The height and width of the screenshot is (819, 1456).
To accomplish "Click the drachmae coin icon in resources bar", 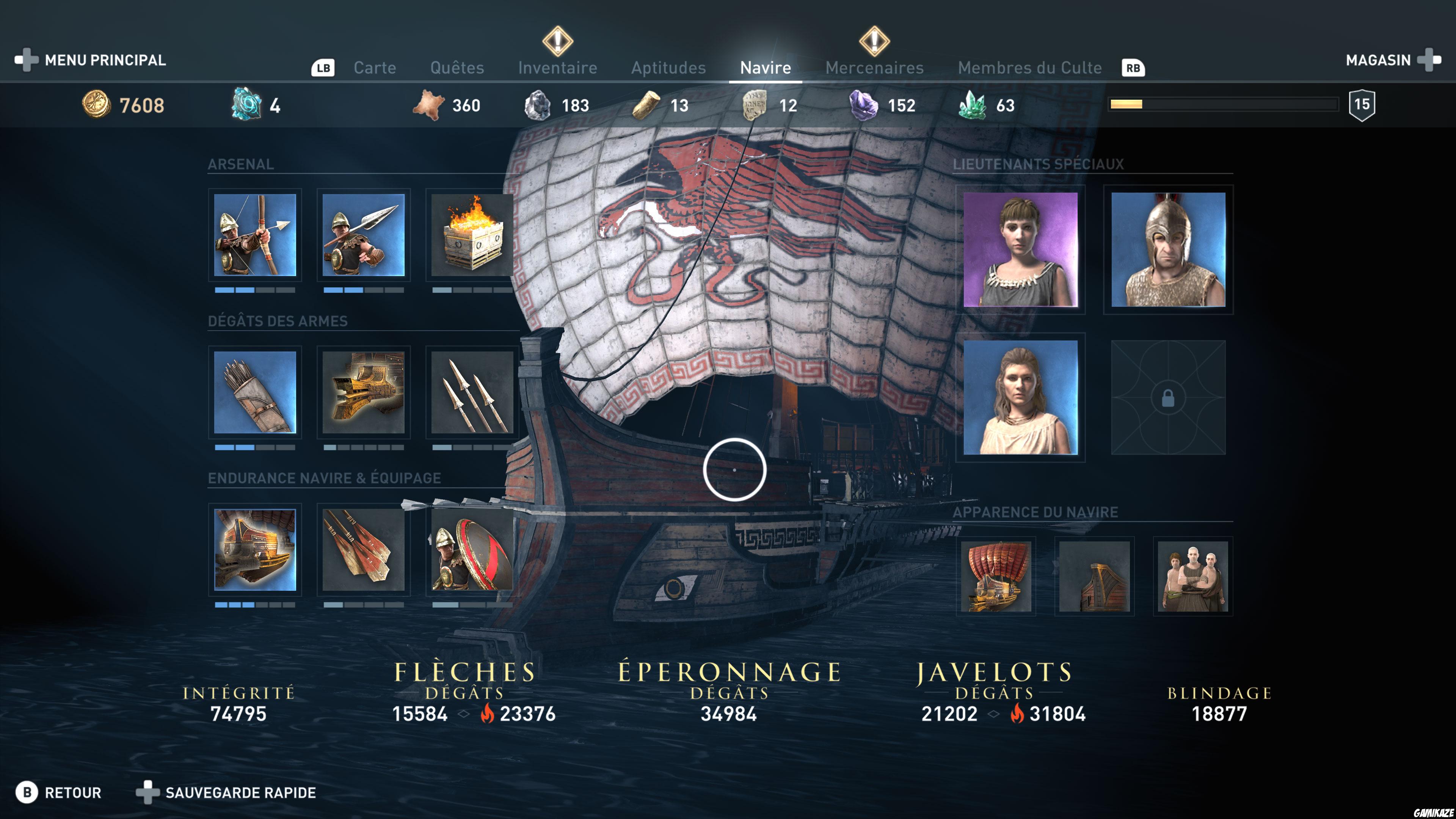I will pos(97,105).
